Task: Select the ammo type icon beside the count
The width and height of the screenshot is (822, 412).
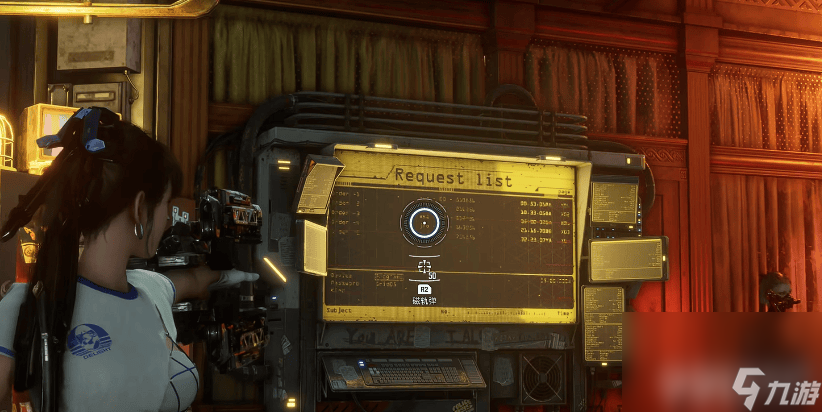Action: [x=424, y=266]
